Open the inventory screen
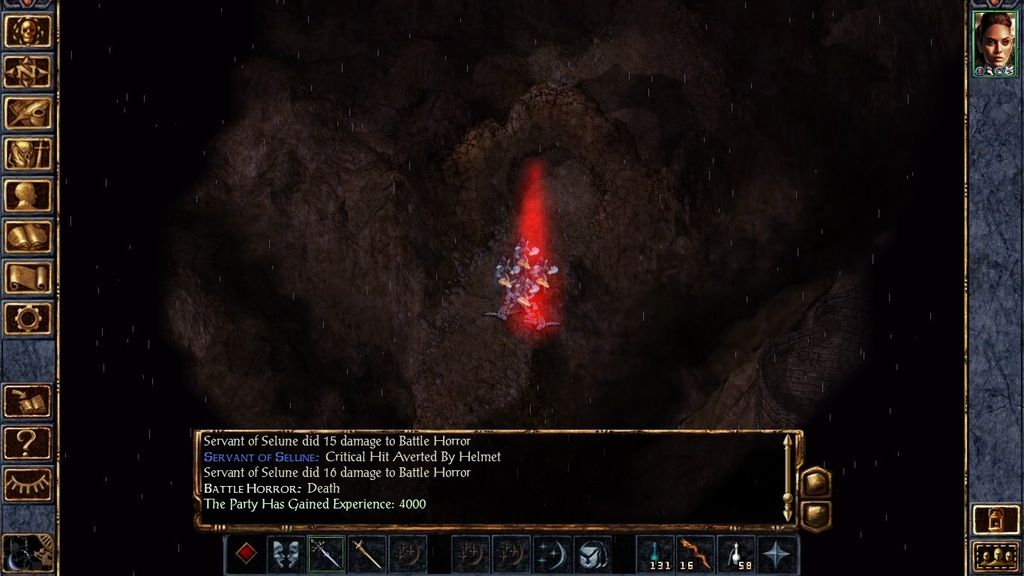Image resolution: width=1024 pixels, height=576 pixels. click(x=28, y=154)
